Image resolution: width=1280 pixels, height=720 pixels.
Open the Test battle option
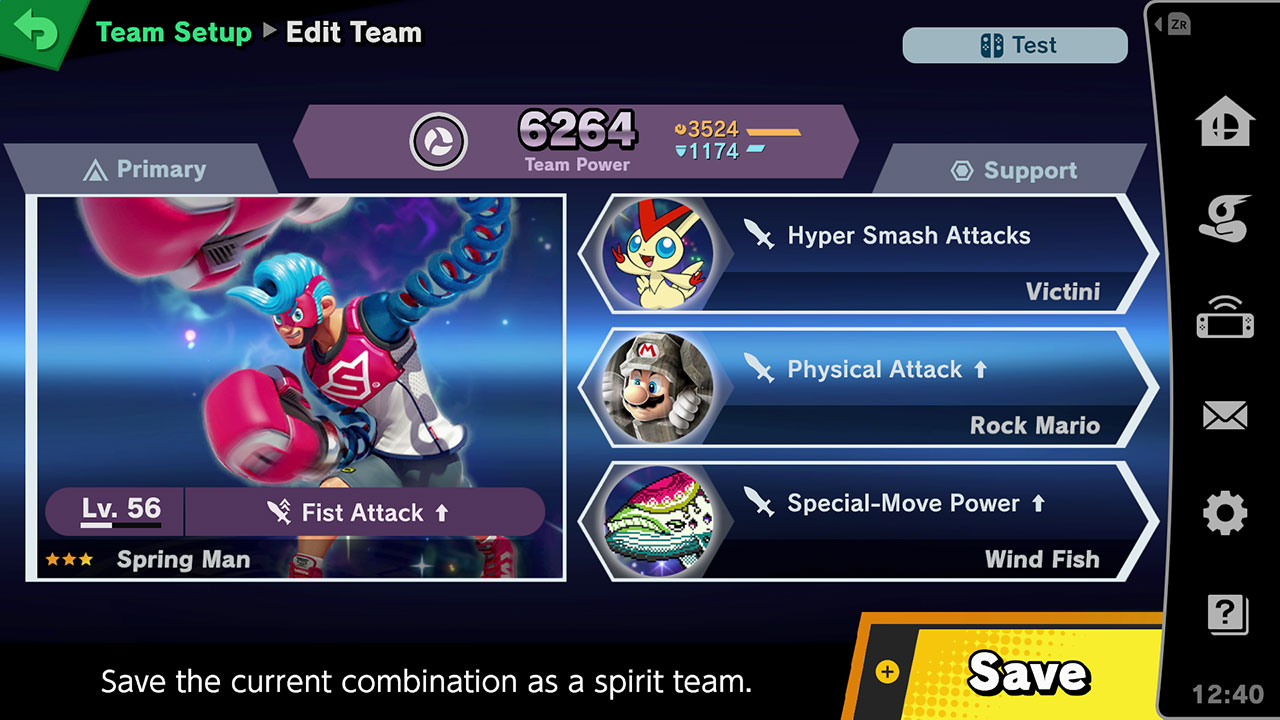(x=1015, y=46)
